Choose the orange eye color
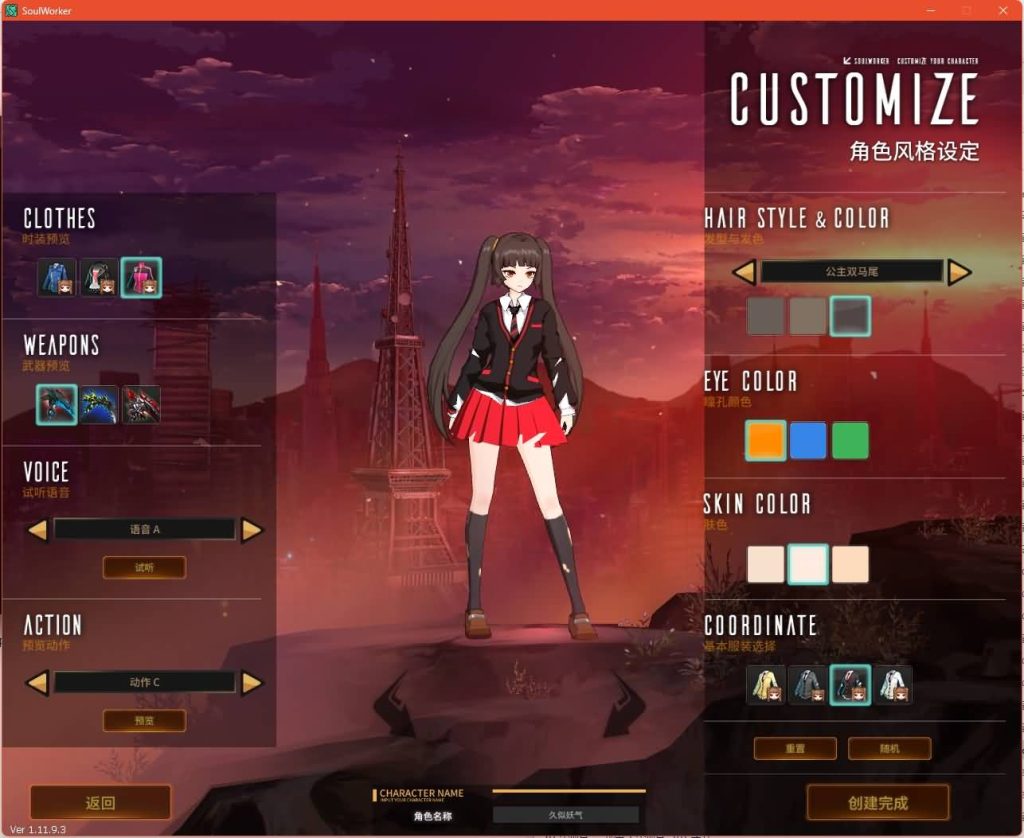 tap(765, 440)
